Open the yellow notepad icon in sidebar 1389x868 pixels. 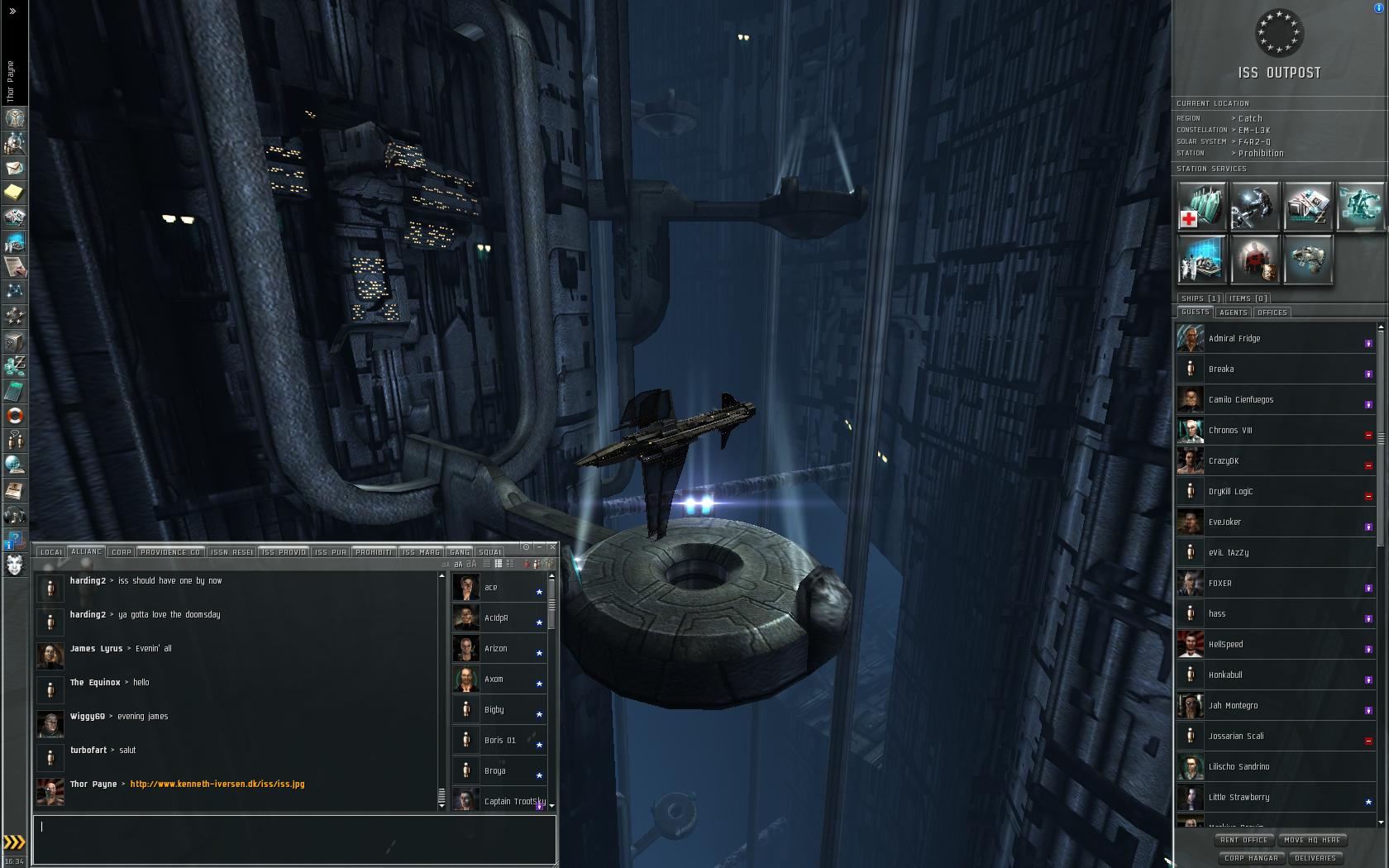[x=15, y=193]
